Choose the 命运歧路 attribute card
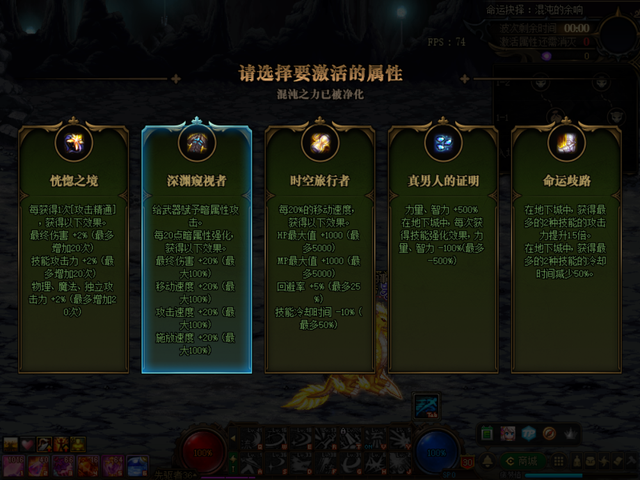640x480 pixels. click(x=566, y=250)
